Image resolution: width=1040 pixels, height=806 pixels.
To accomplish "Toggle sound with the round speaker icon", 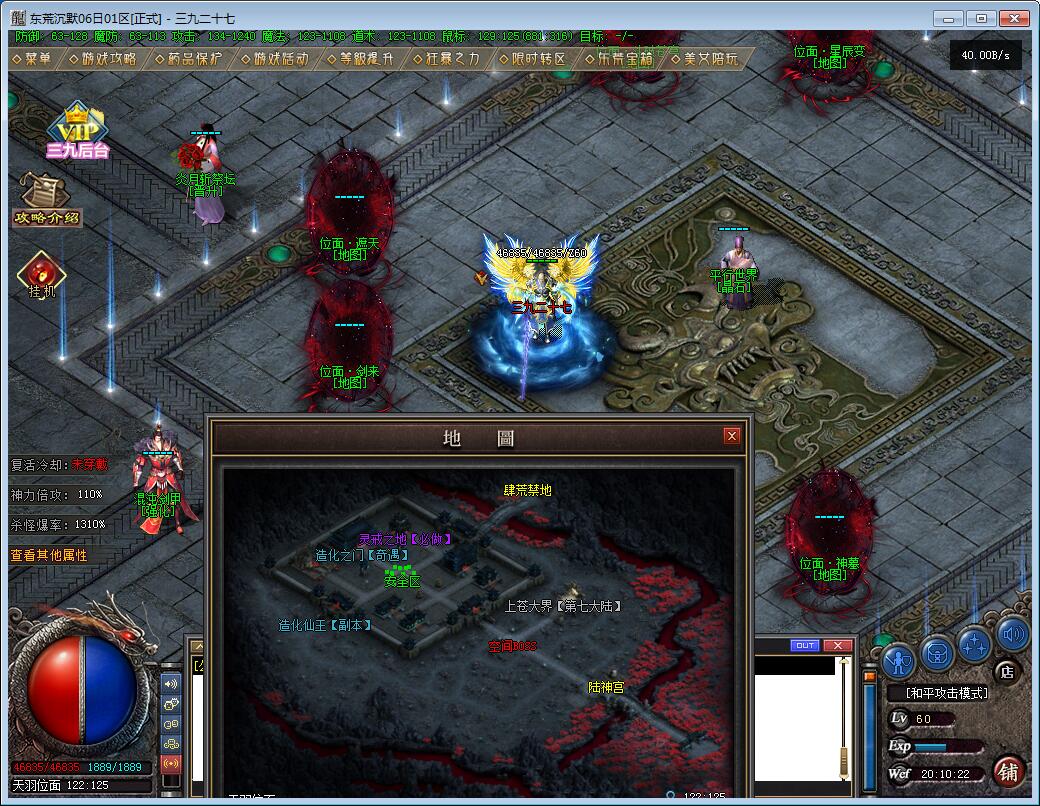I will [x=1012, y=634].
